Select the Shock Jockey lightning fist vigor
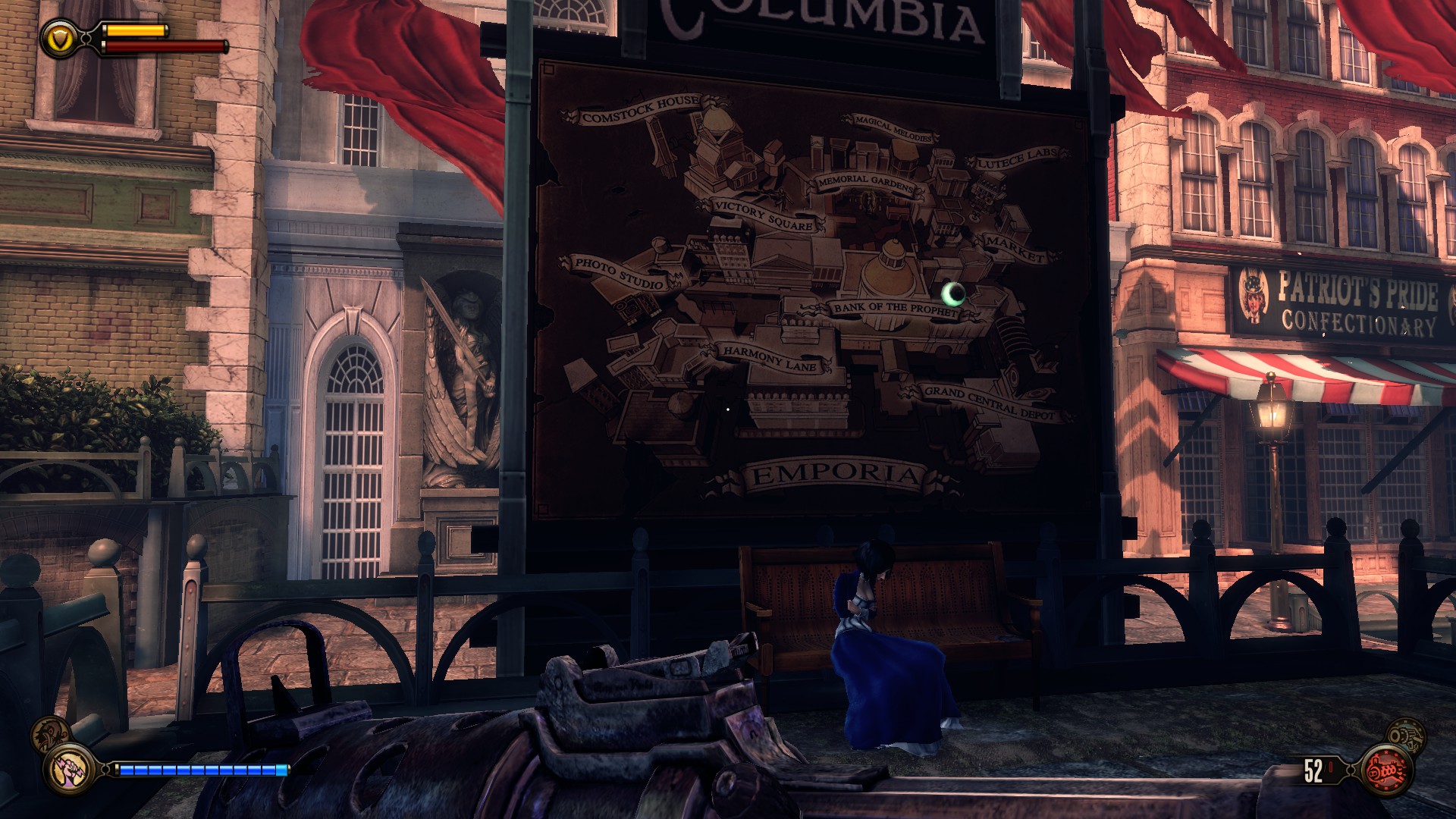 (67, 770)
